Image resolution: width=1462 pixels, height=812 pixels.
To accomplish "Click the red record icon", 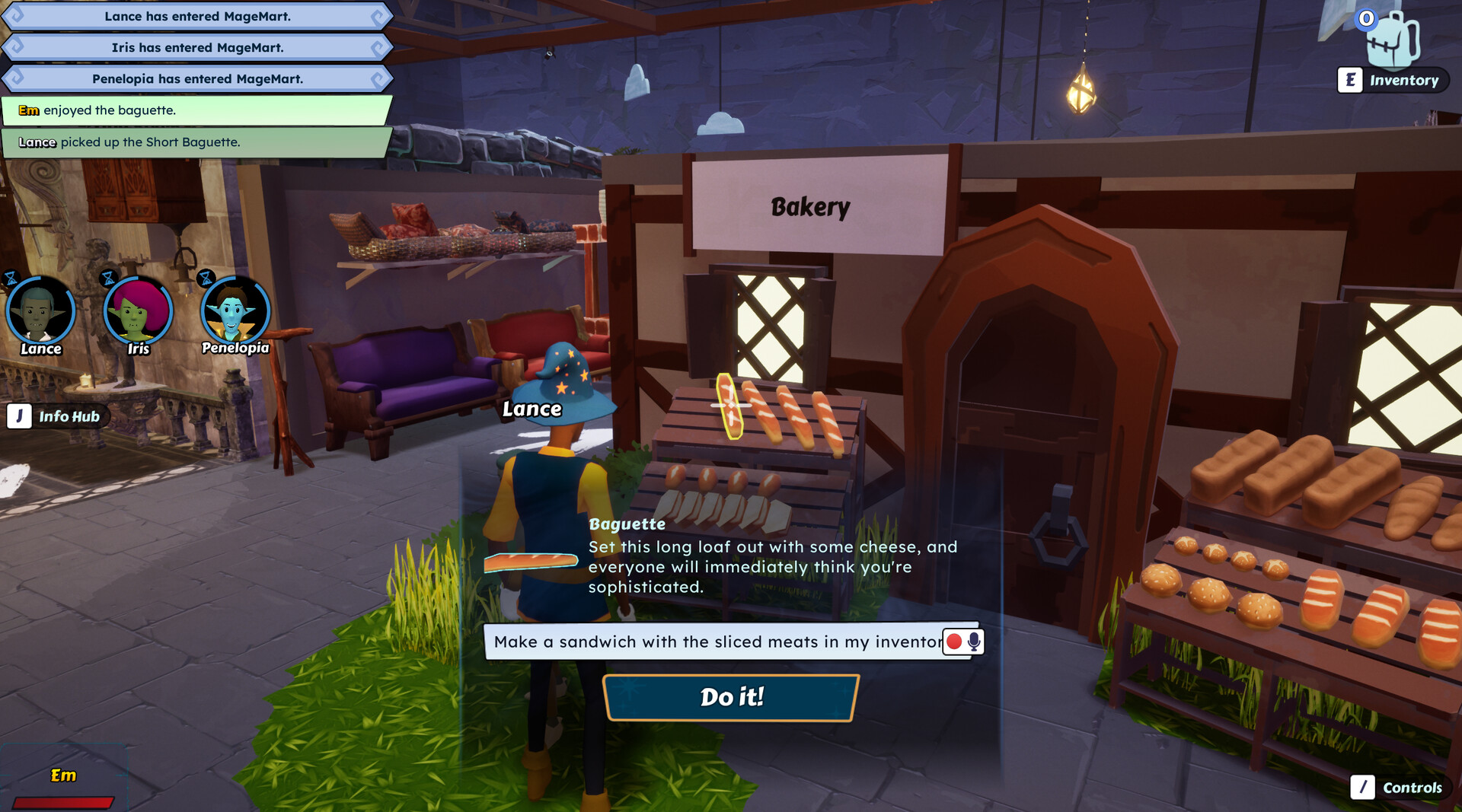I will pos(954,642).
